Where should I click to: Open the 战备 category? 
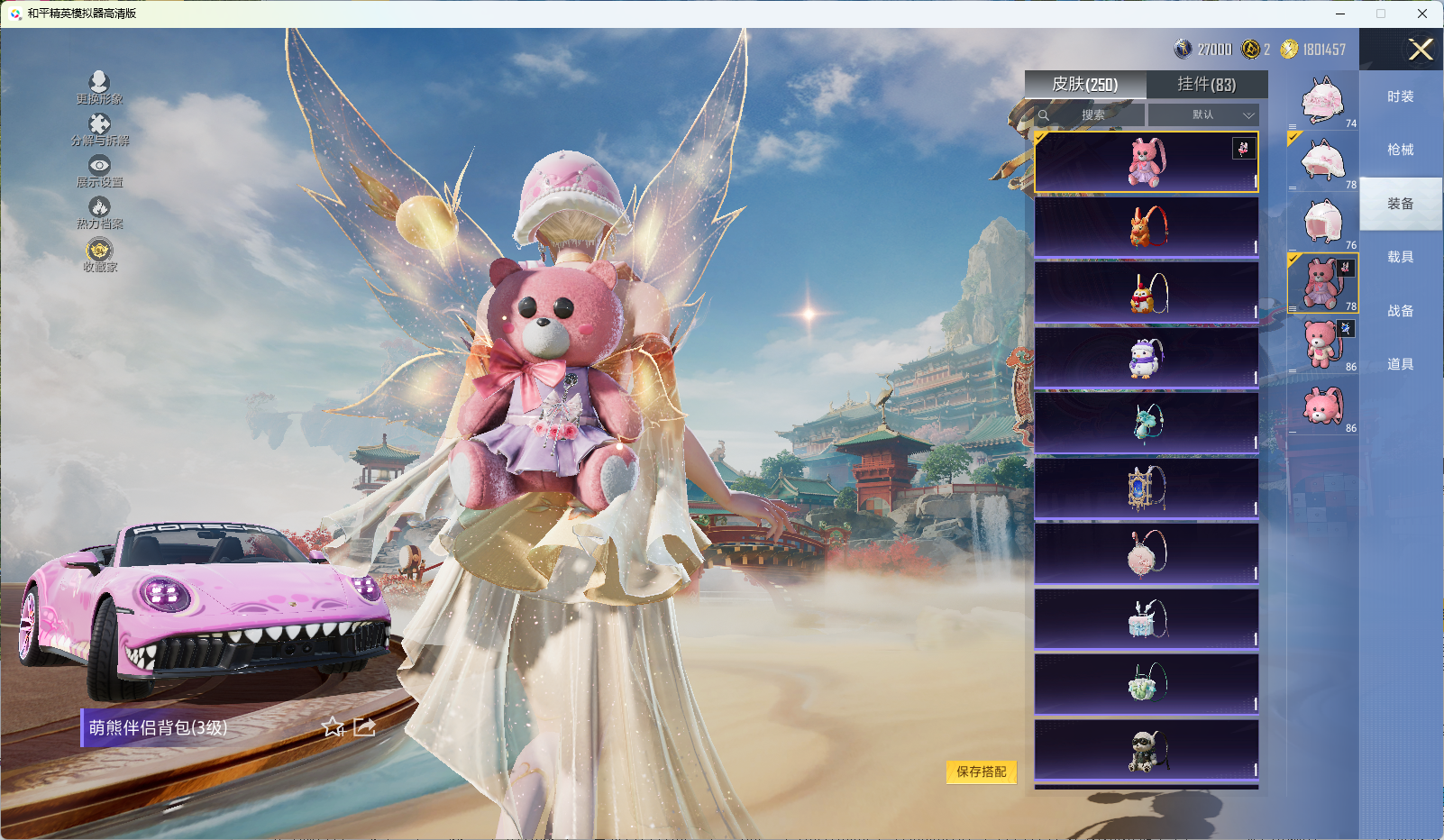click(x=1400, y=311)
